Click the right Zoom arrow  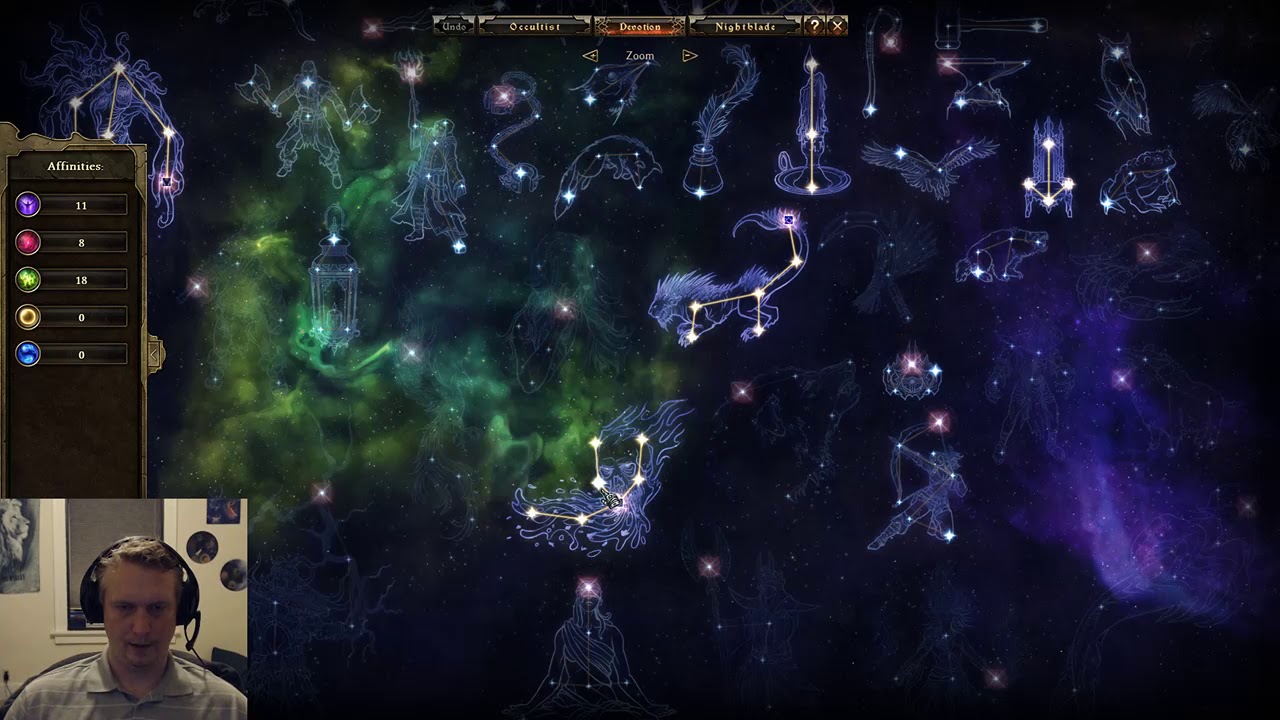tap(689, 56)
